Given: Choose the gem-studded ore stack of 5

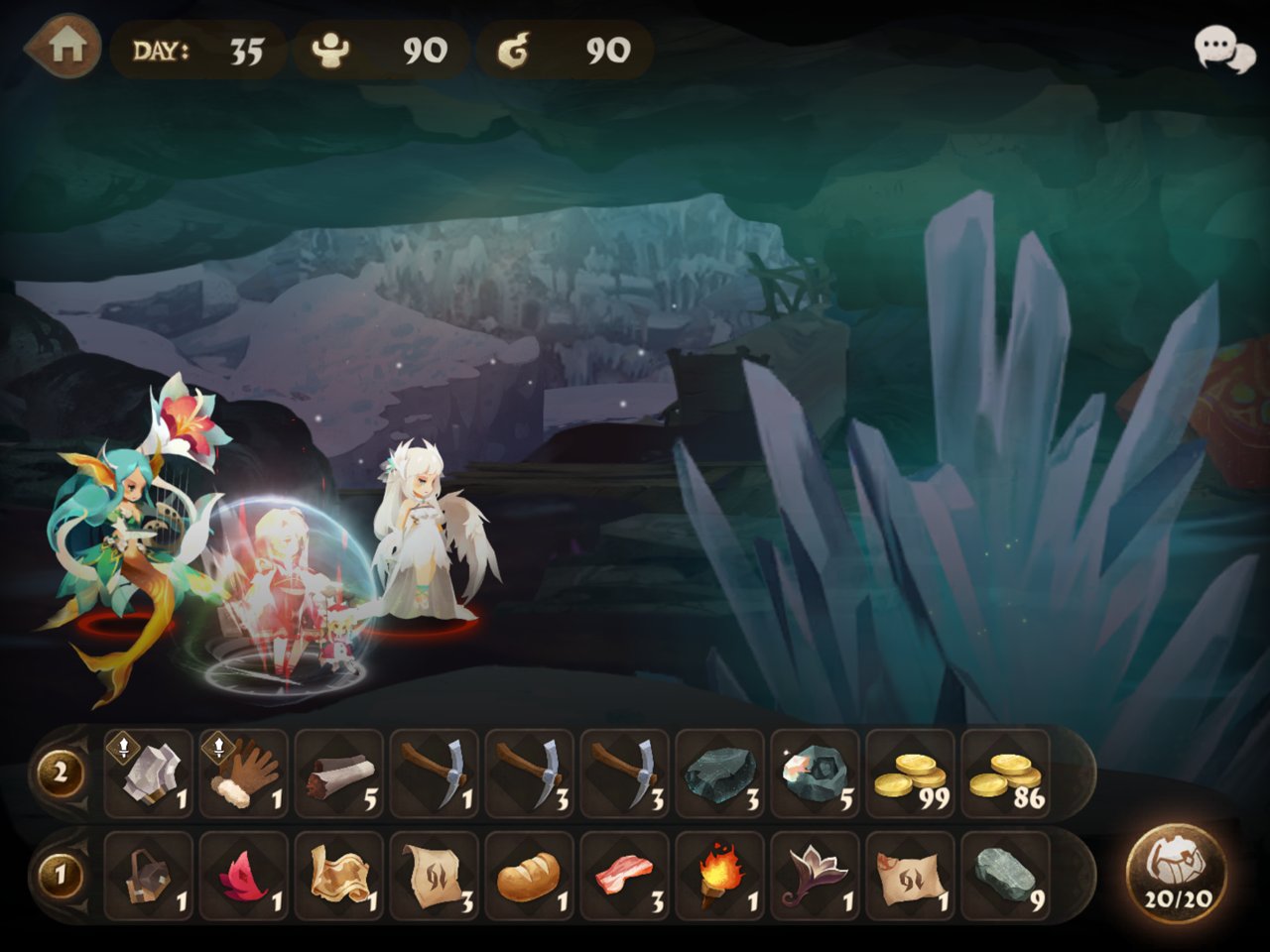Looking at the screenshot, I should 816,773.
